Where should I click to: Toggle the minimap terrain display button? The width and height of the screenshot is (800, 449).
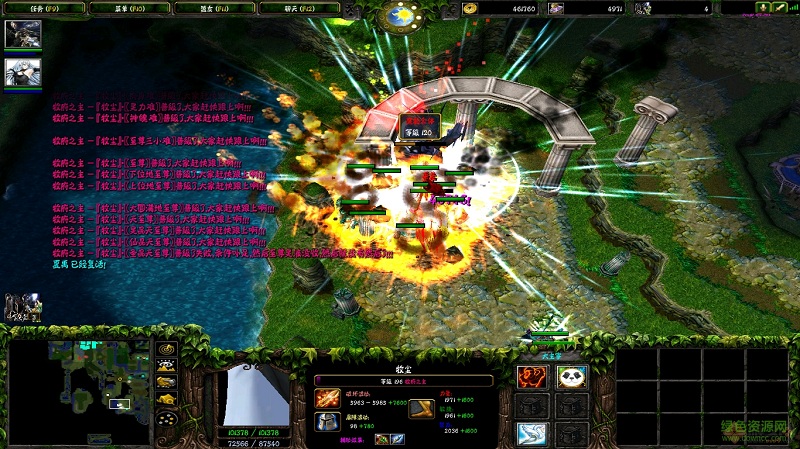165,365
